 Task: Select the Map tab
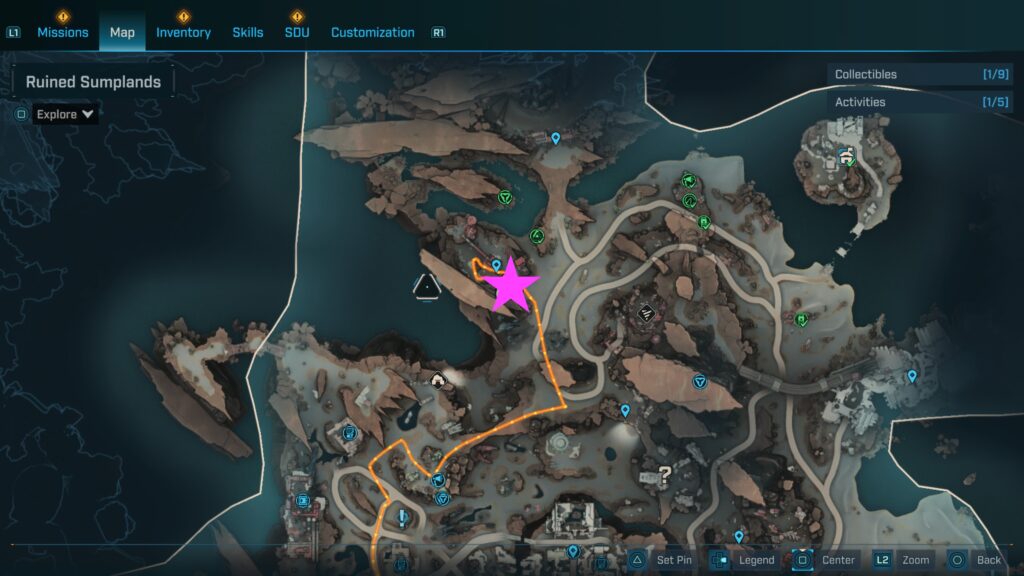(x=122, y=32)
